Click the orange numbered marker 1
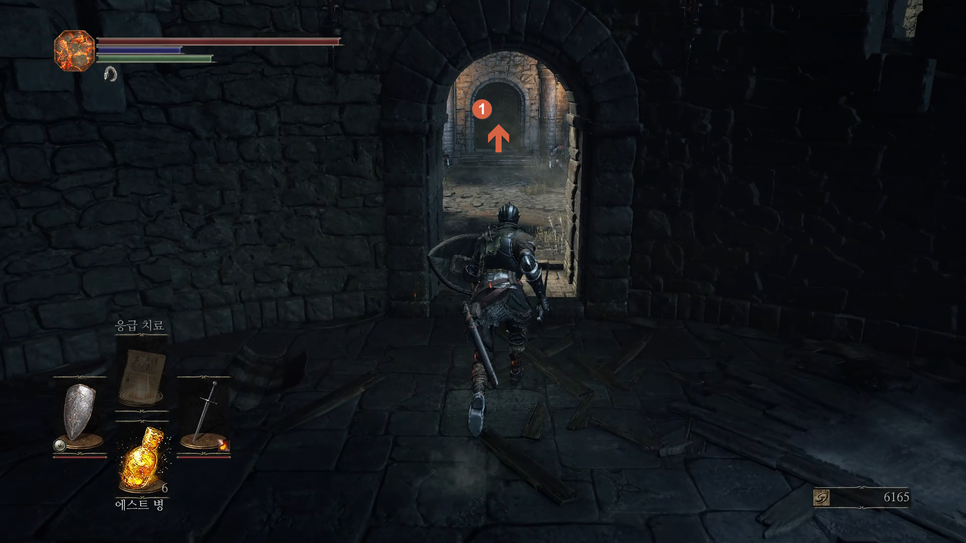Viewport: 966px width, 543px height. coord(482,107)
